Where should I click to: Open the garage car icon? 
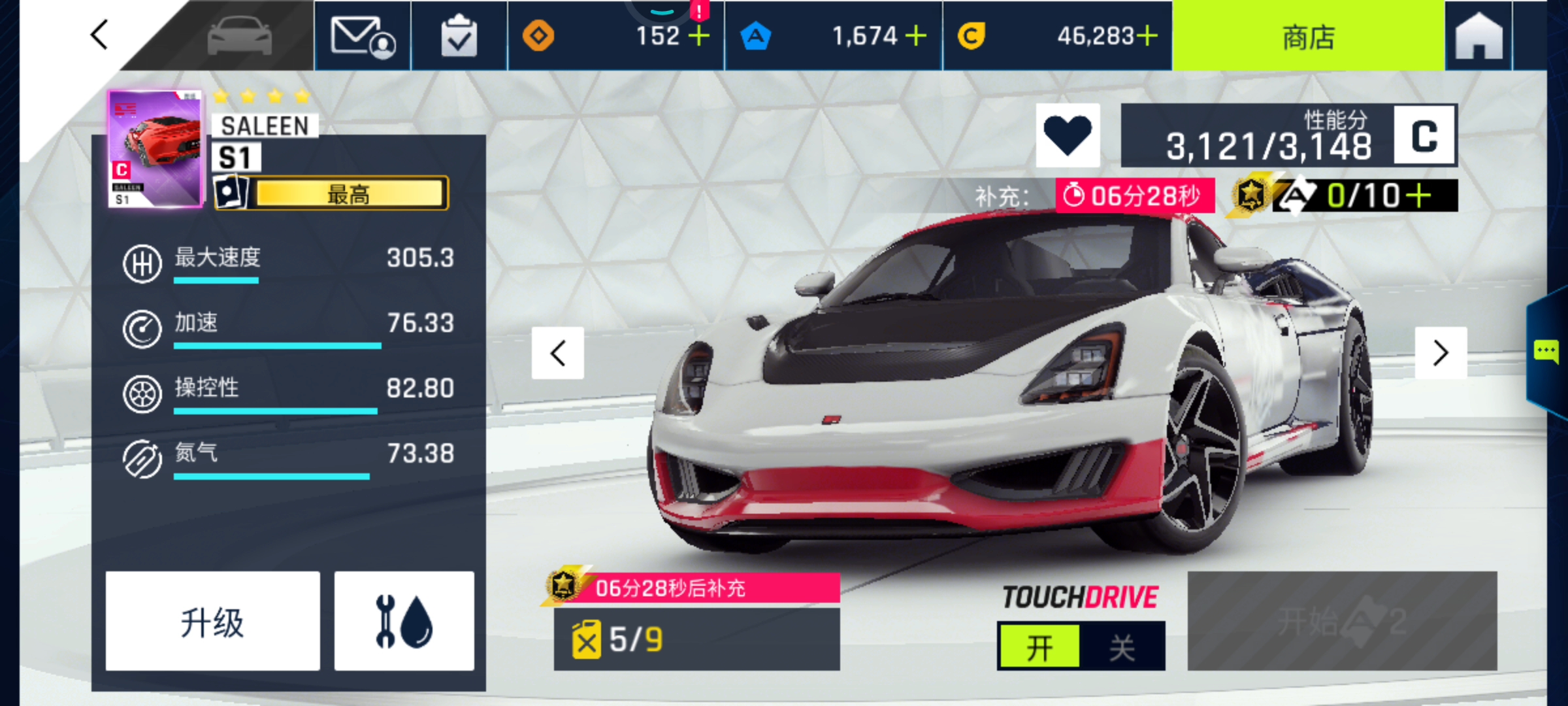pyautogui.click(x=239, y=35)
